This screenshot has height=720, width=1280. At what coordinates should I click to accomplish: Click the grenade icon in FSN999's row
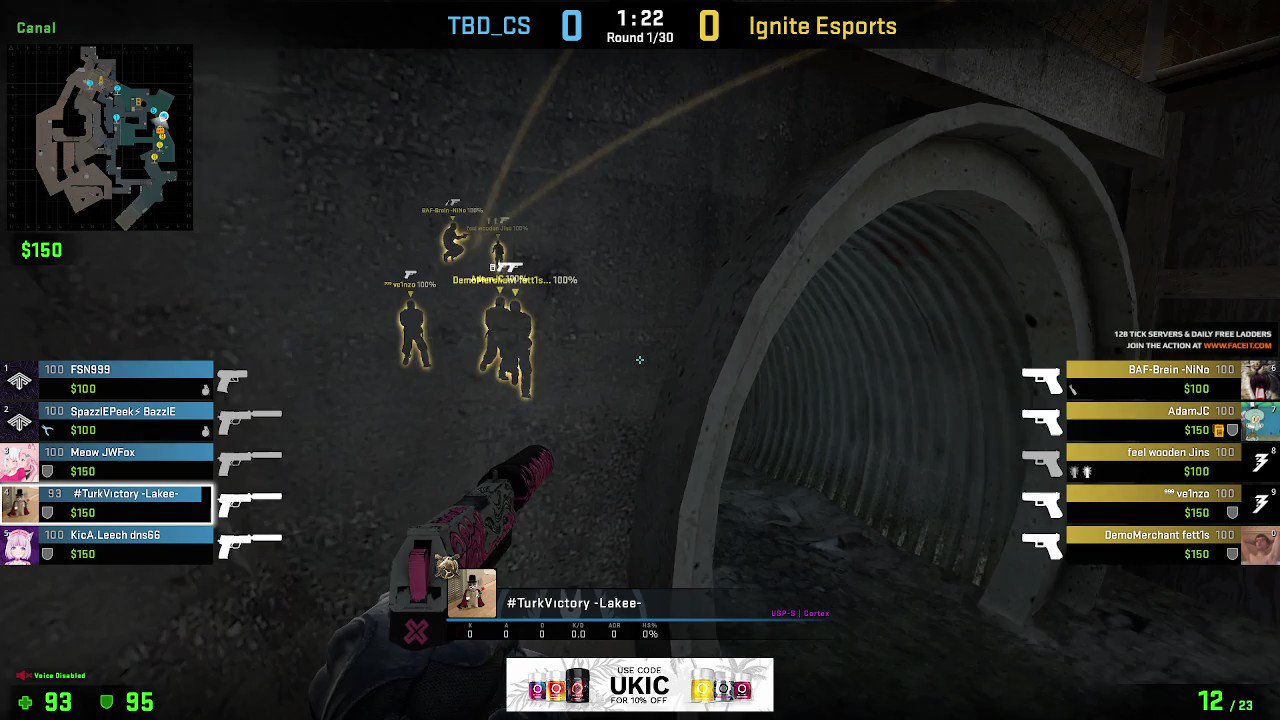[x=206, y=389]
